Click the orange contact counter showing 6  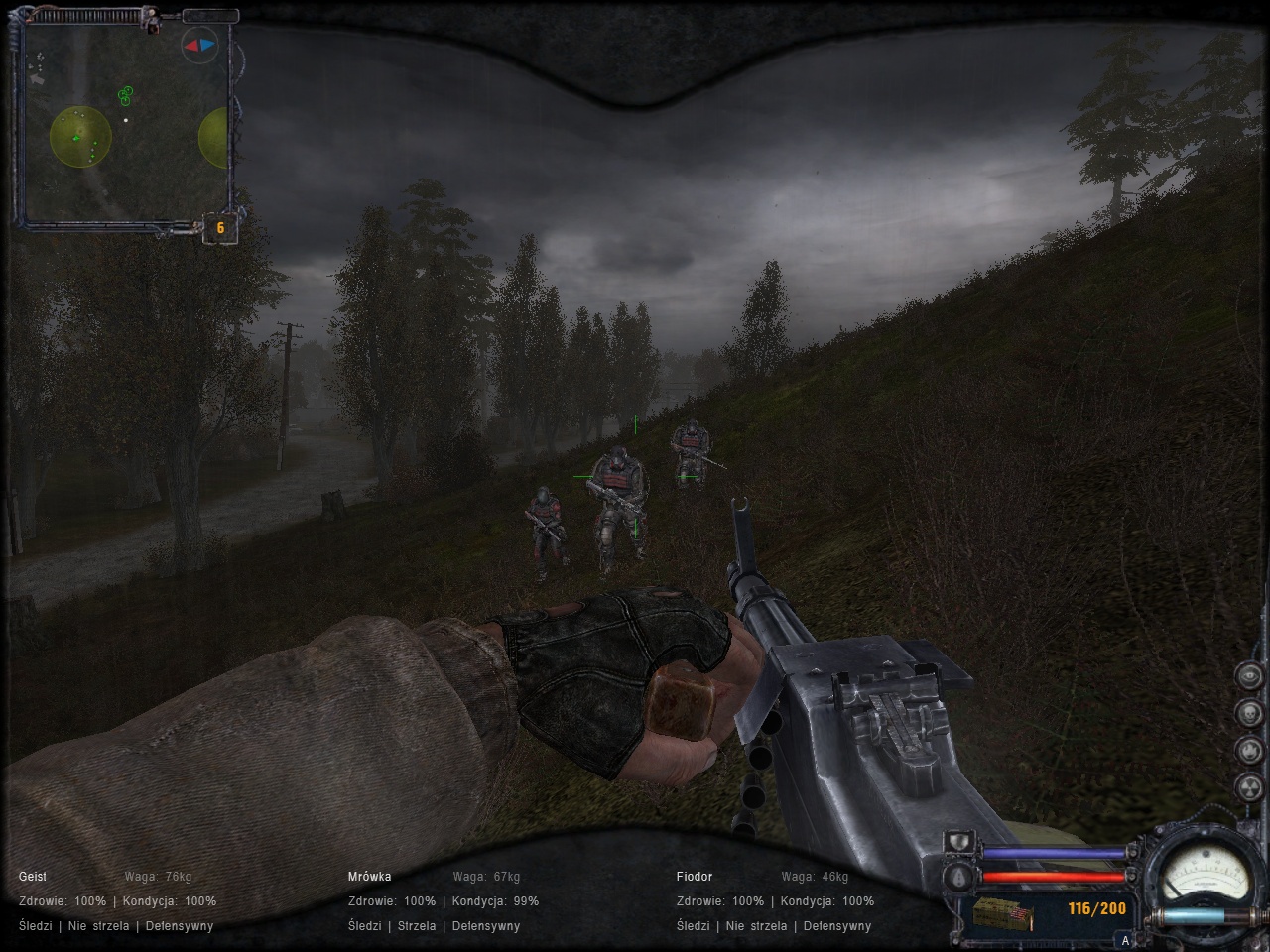220,228
